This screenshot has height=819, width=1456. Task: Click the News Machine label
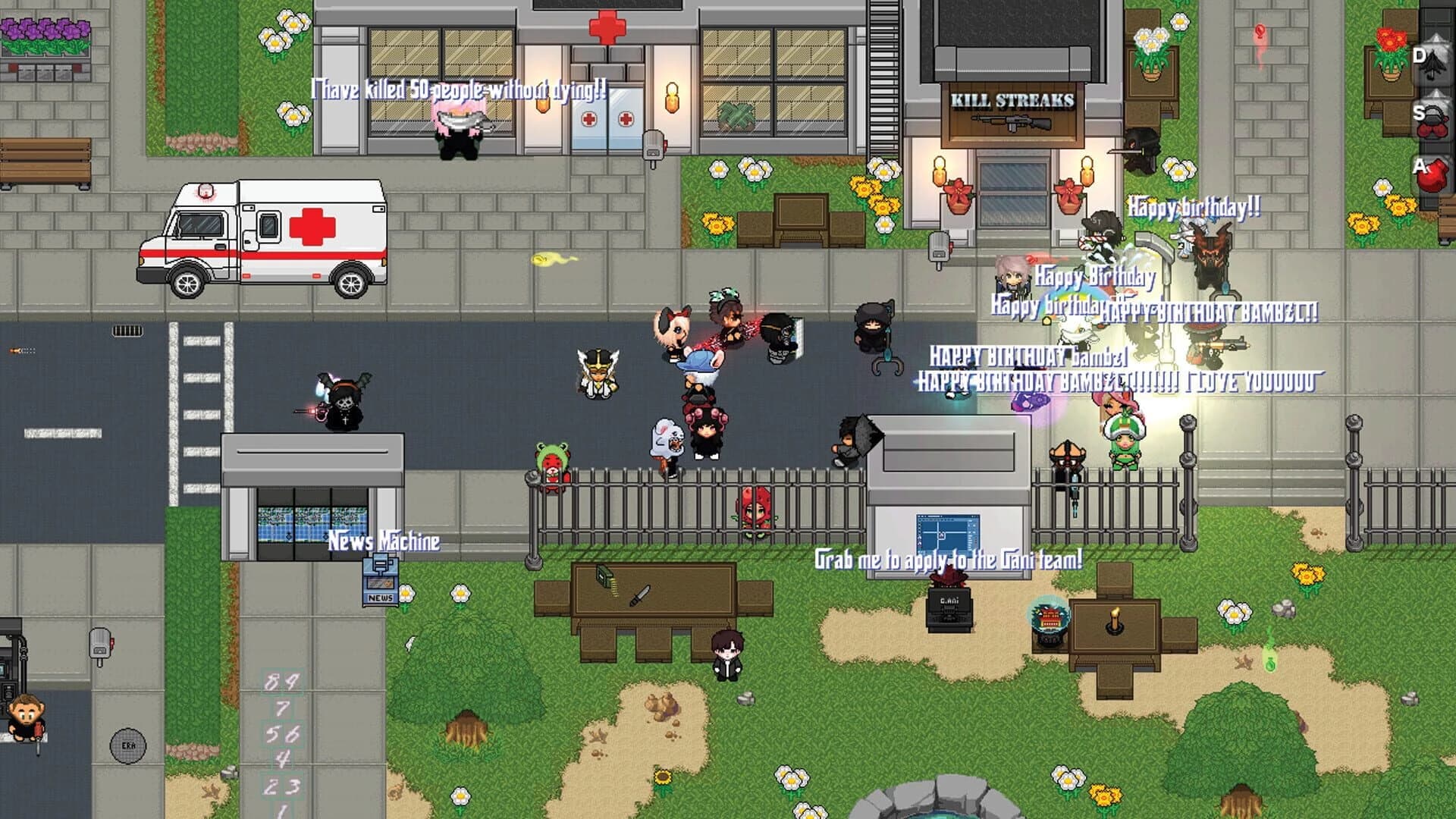(383, 540)
